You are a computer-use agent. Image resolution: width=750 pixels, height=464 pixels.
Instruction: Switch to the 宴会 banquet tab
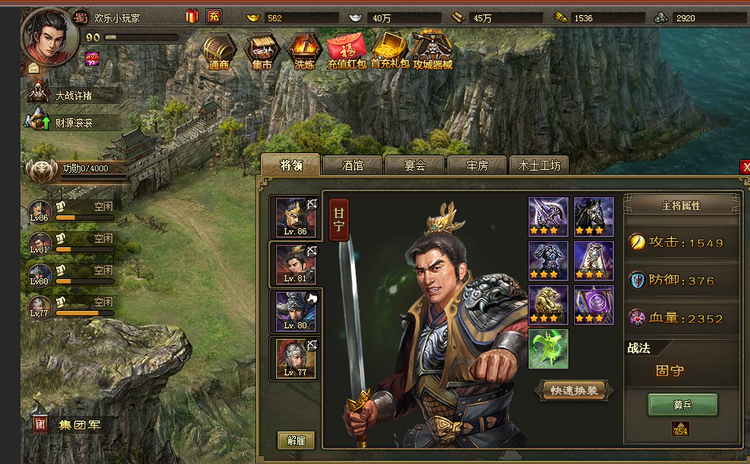point(414,166)
